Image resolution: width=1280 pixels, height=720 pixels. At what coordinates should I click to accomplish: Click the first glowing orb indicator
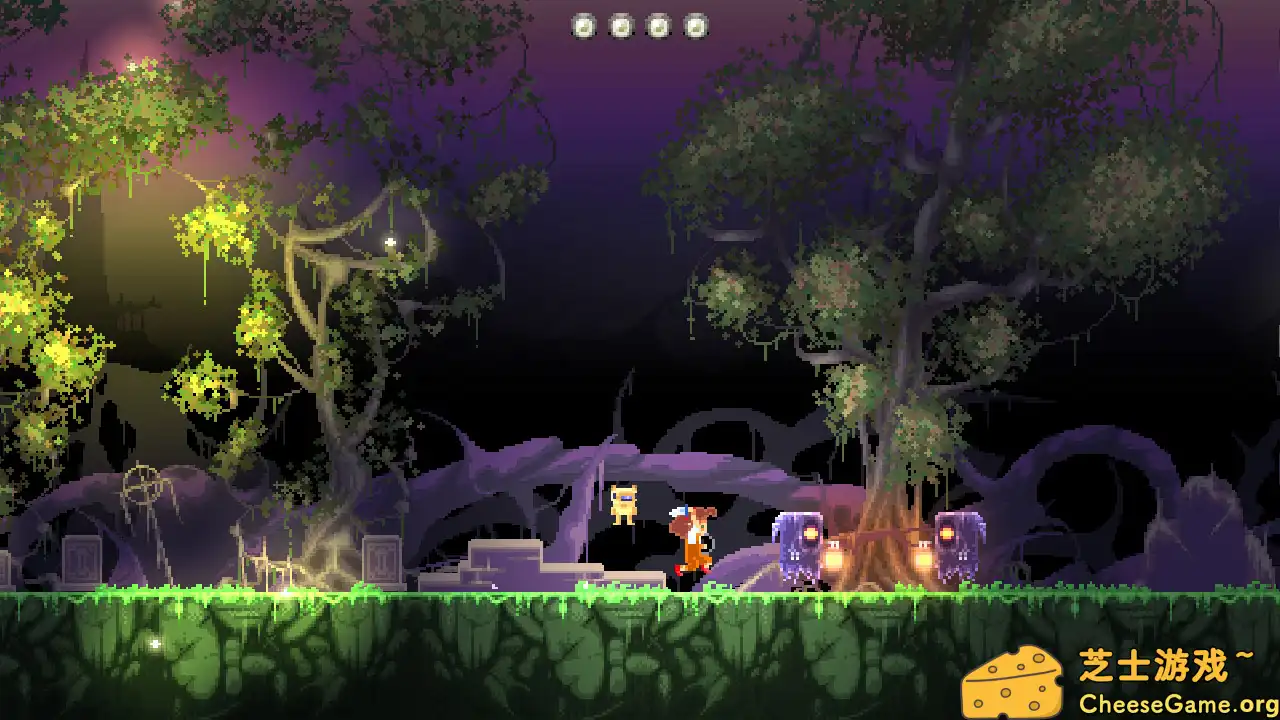[x=585, y=26]
